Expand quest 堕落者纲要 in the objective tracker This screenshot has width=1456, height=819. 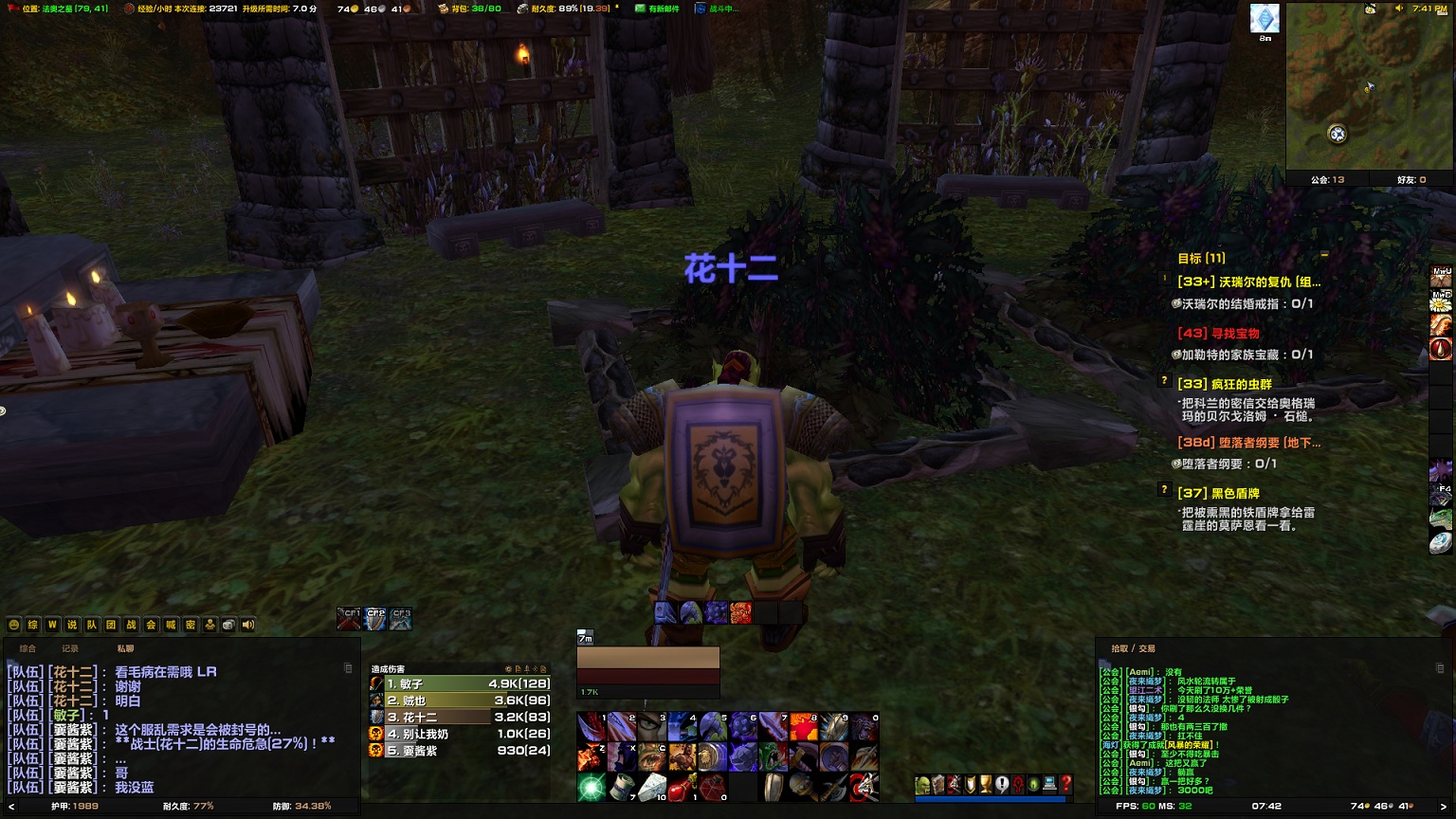pos(1251,443)
